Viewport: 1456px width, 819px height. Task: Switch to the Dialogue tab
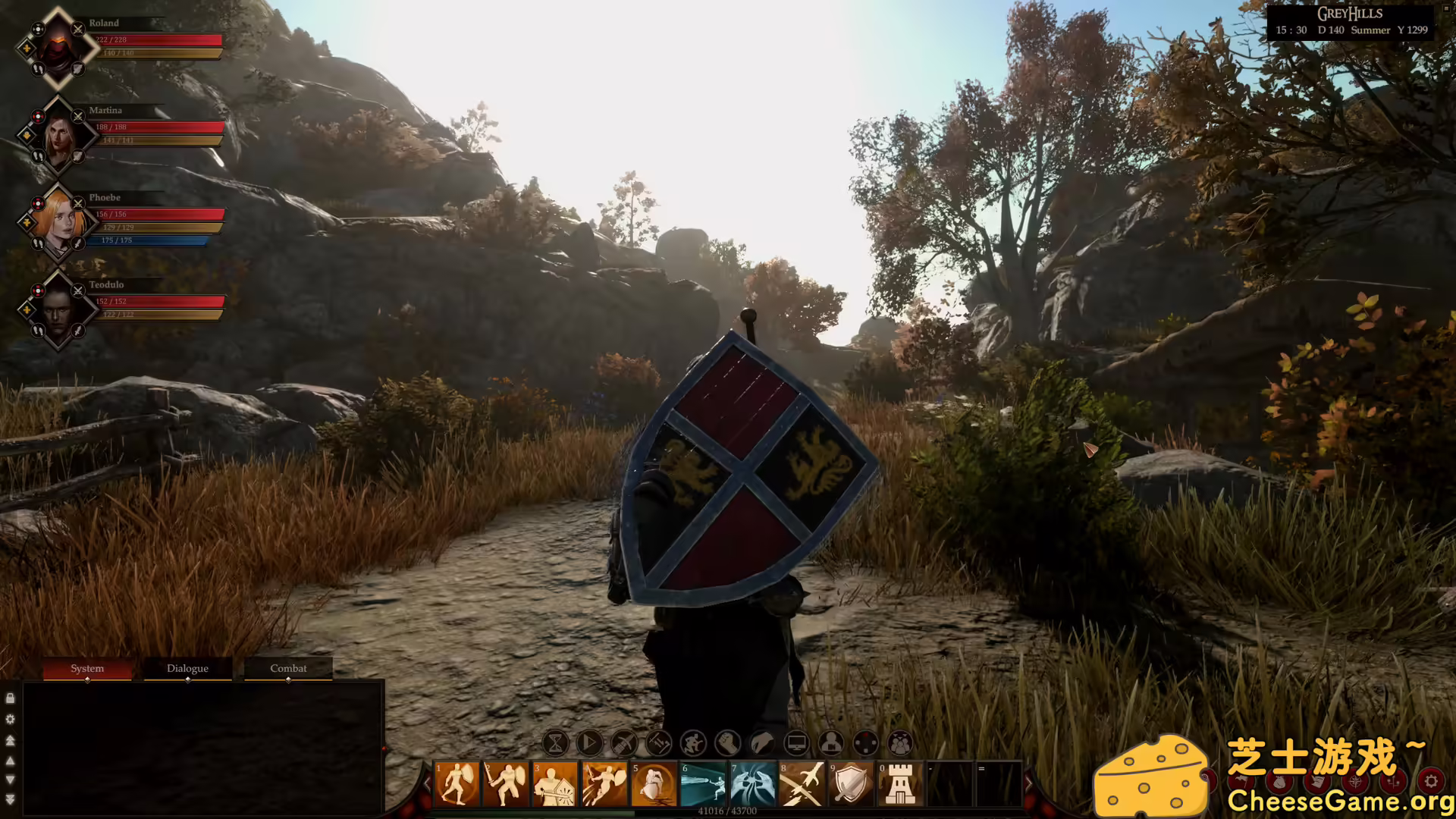click(187, 668)
